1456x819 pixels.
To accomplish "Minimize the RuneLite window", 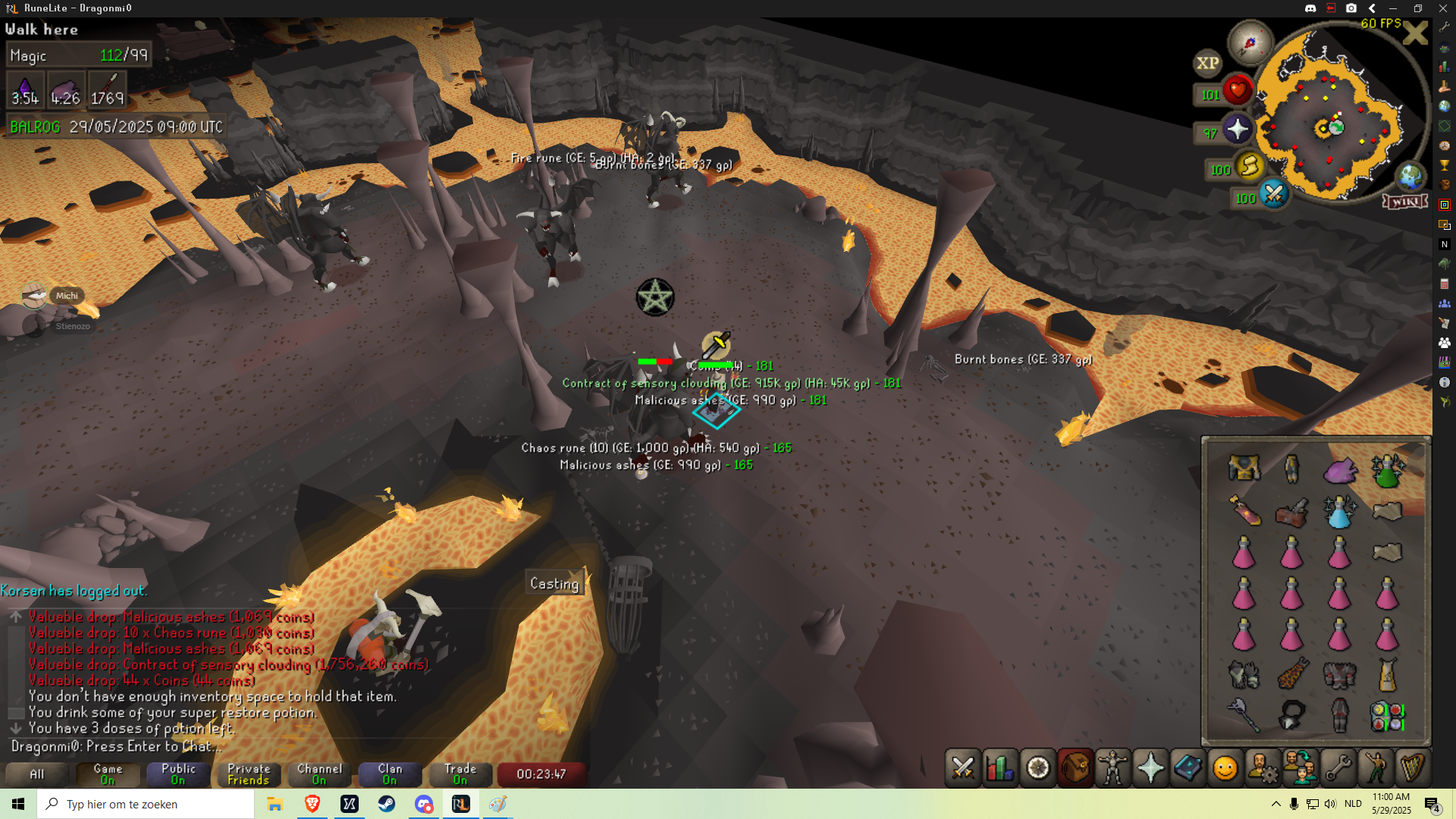I will click(x=1392, y=8).
